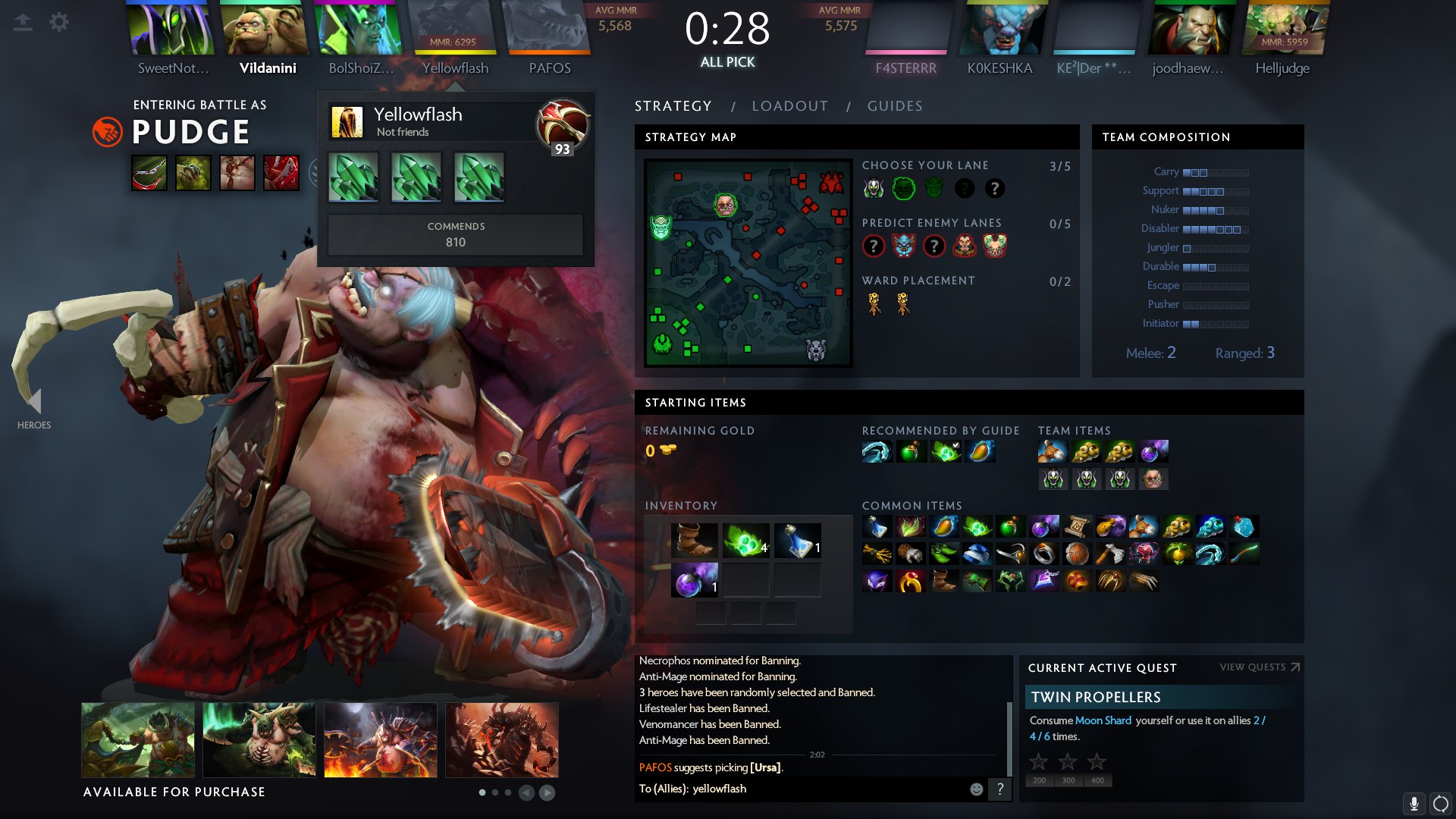Open View Quests link

pyautogui.click(x=1260, y=667)
